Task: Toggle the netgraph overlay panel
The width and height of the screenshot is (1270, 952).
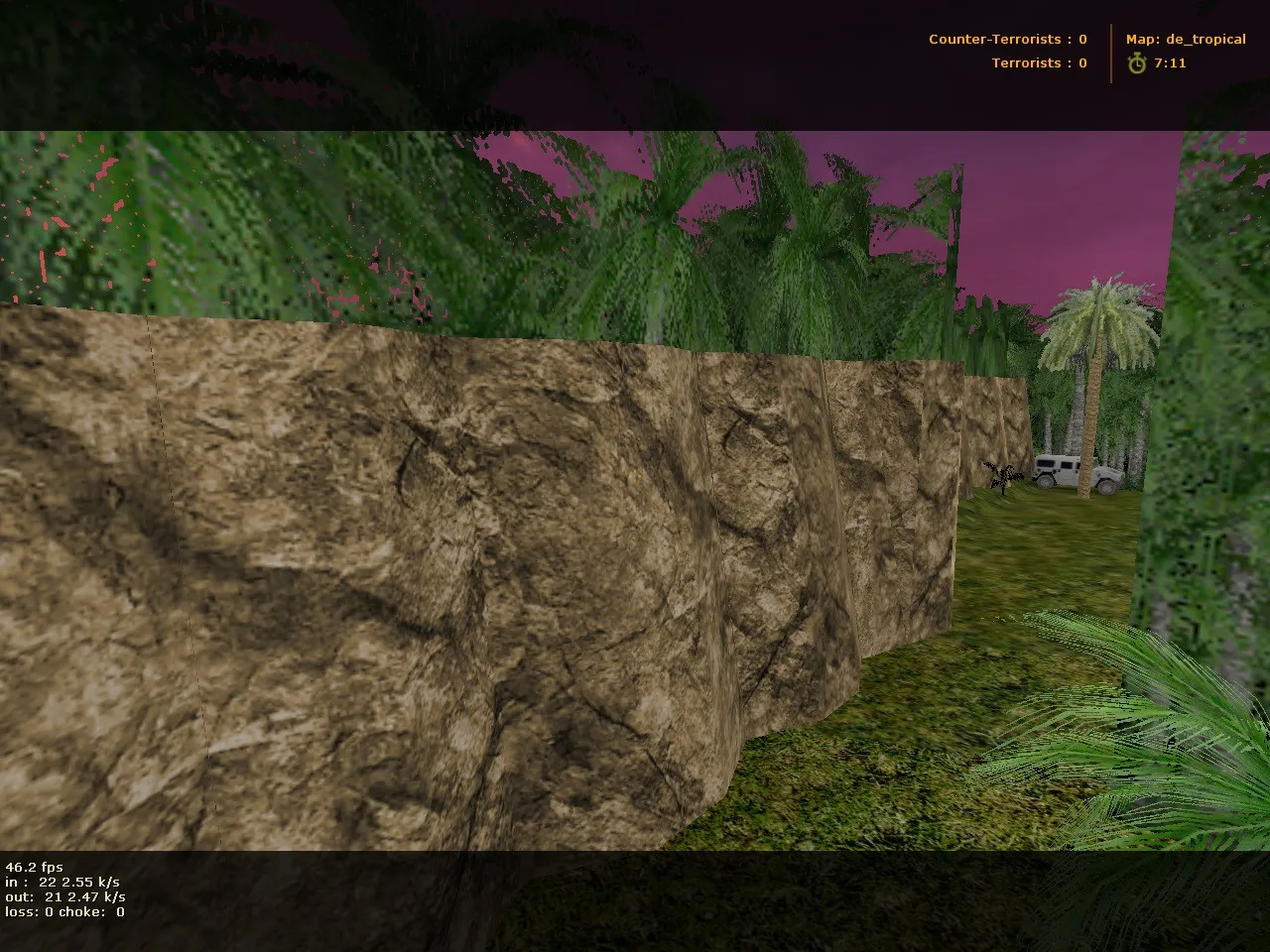Action: pos(64,889)
